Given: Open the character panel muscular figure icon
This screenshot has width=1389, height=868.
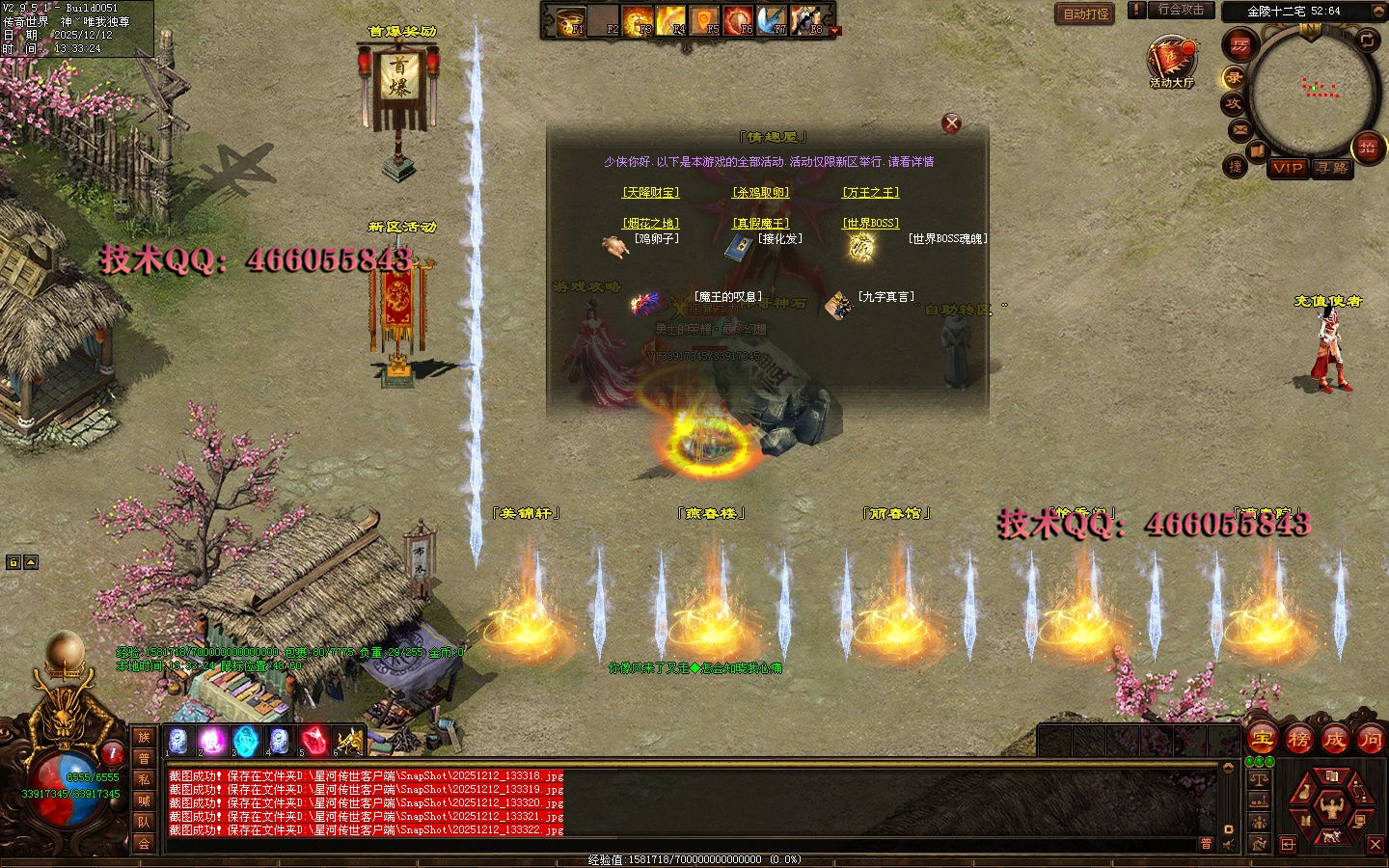Looking at the screenshot, I should 1332,803.
